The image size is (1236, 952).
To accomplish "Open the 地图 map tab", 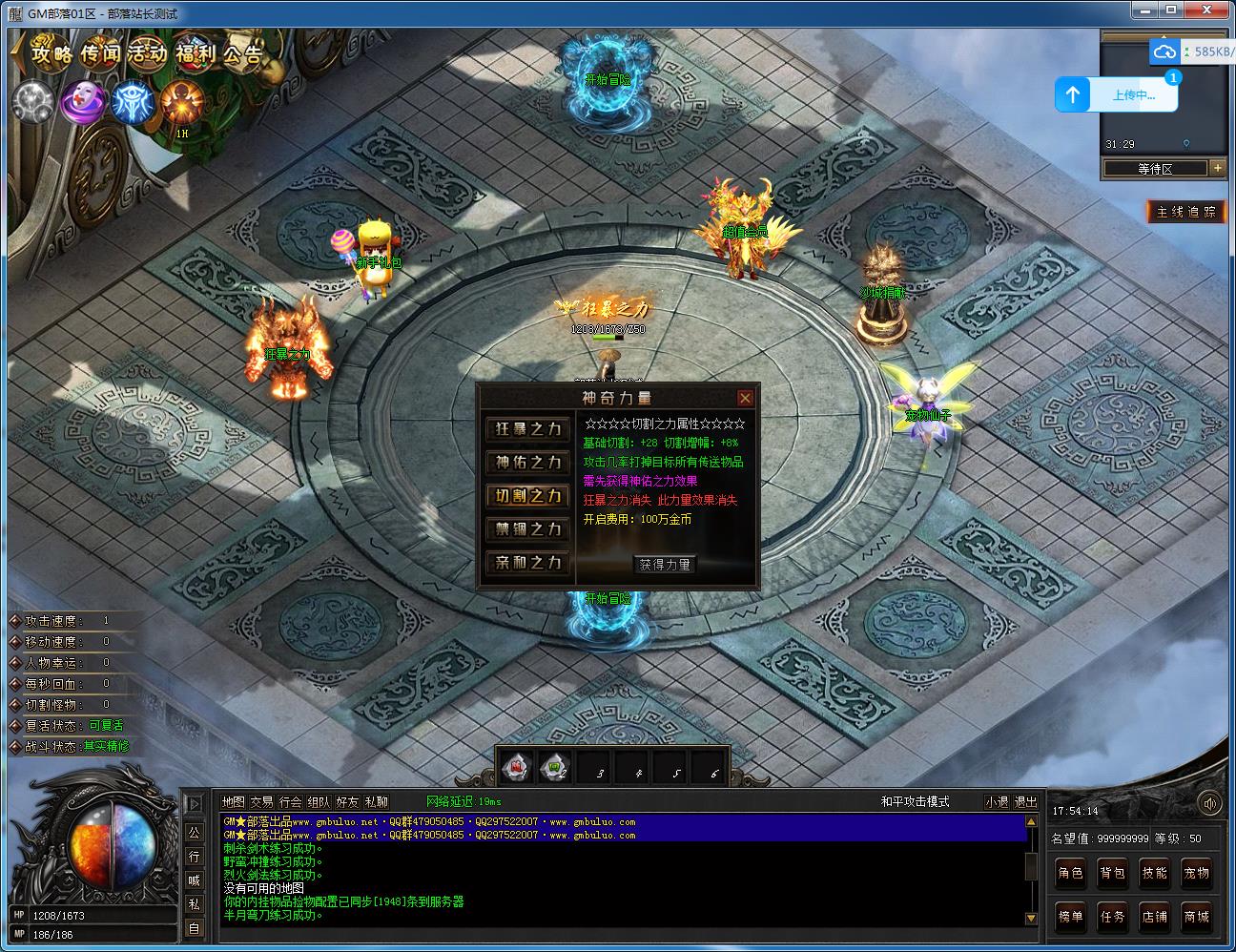I will [x=233, y=802].
